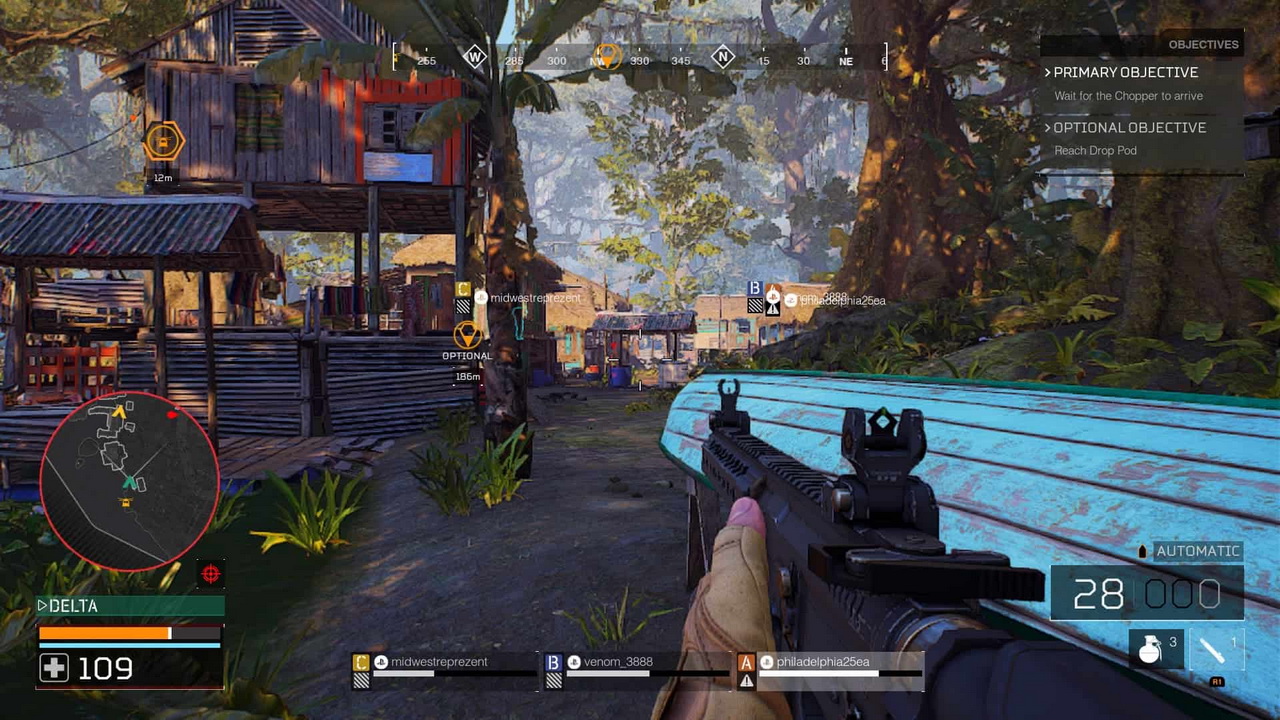Image resolution: width=1280 pixels, height=720 pixels.
Task: Click the medkit cross icon
Action: 54,668
